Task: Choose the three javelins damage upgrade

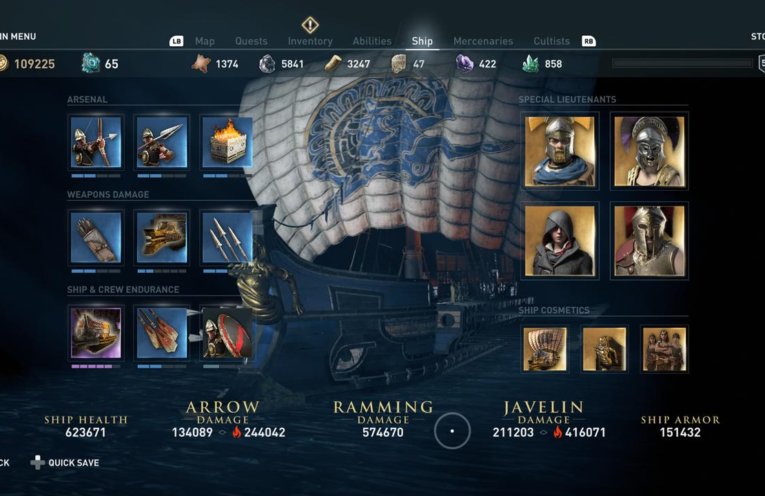Action: coord(226,236)
